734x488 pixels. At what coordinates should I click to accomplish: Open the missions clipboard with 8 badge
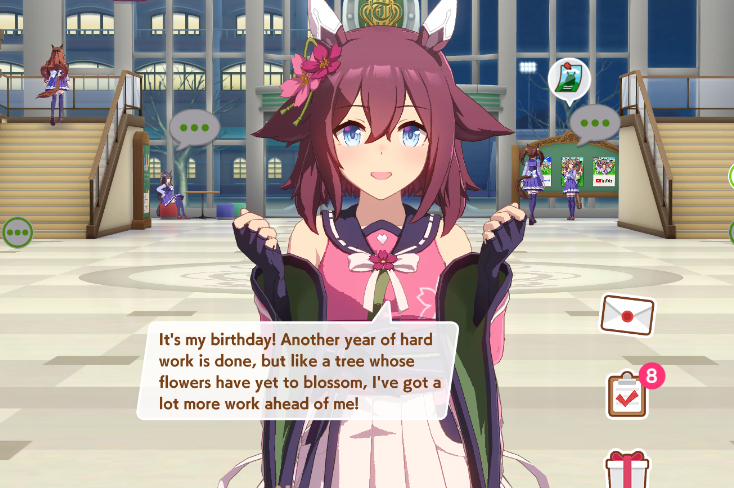point(627,394)
